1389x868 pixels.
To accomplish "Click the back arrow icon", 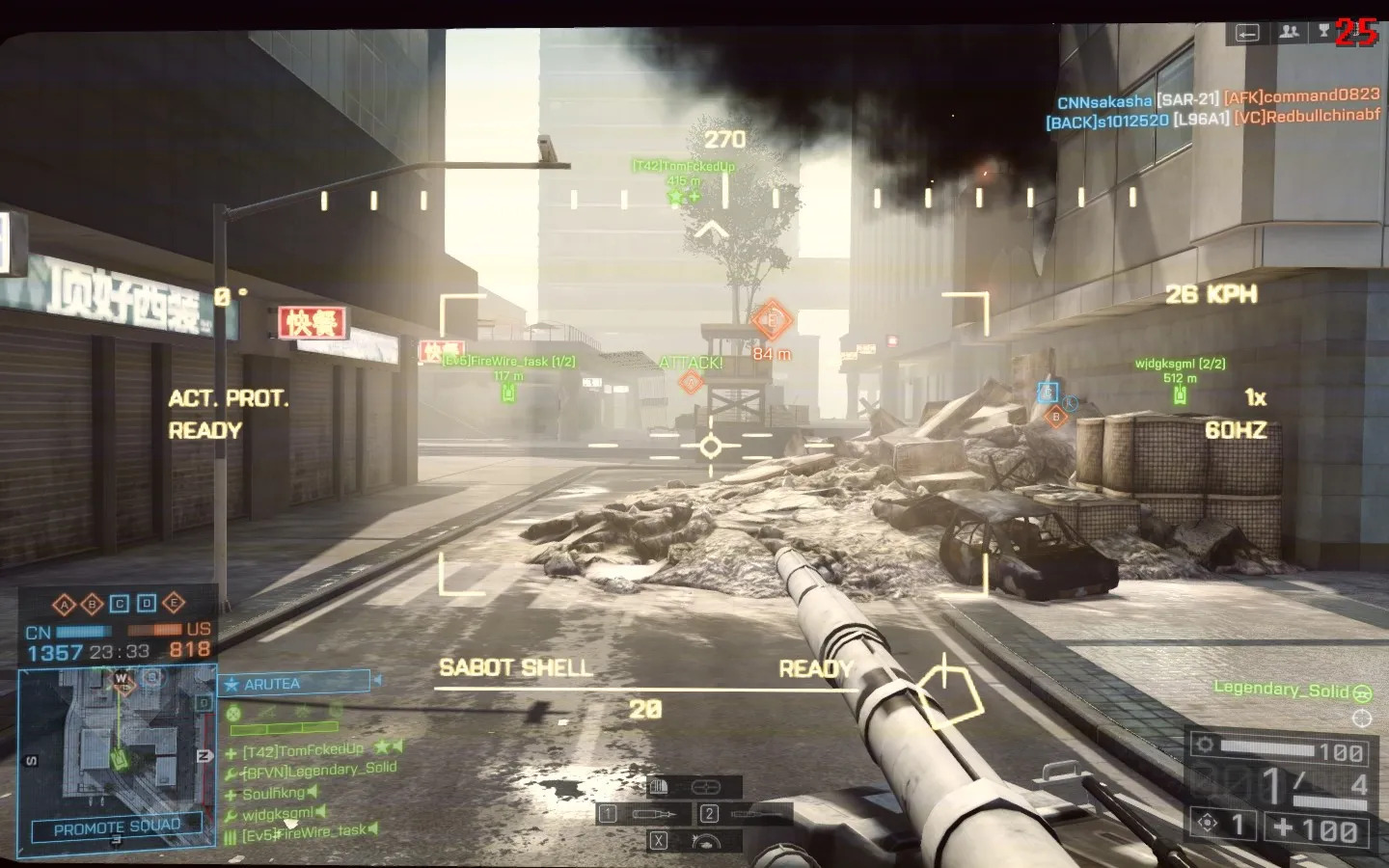I will 1247,33.
